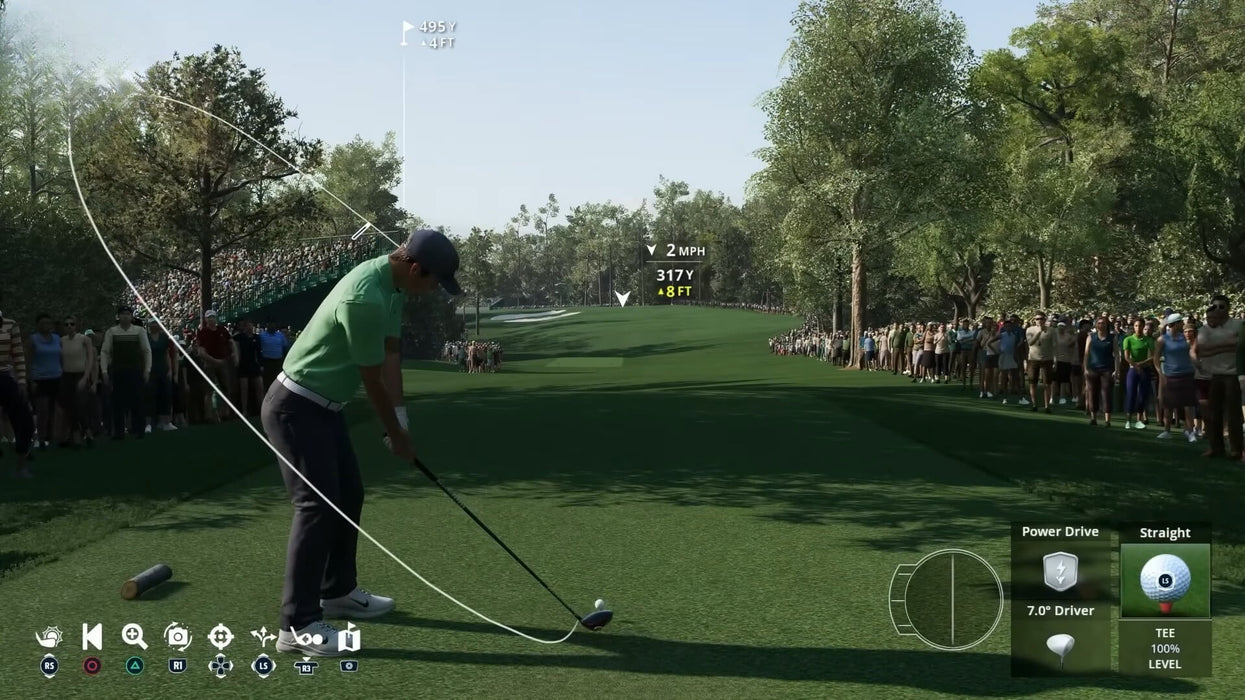Open the course map flag icon

click(349, 637)
